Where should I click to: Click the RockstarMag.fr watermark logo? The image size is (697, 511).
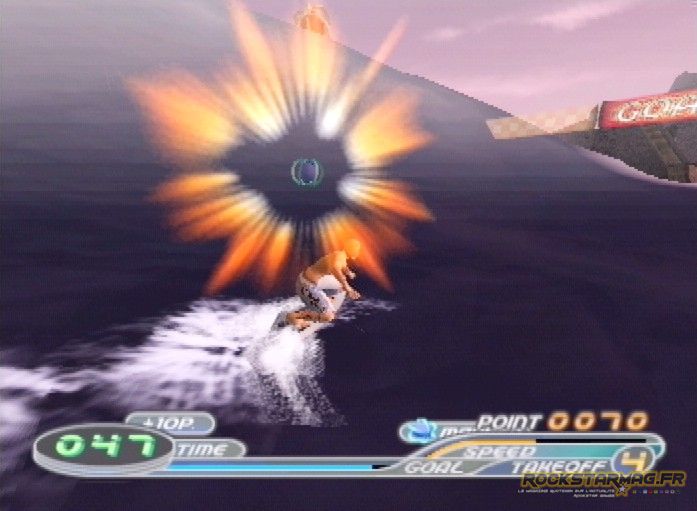point(602,481)
